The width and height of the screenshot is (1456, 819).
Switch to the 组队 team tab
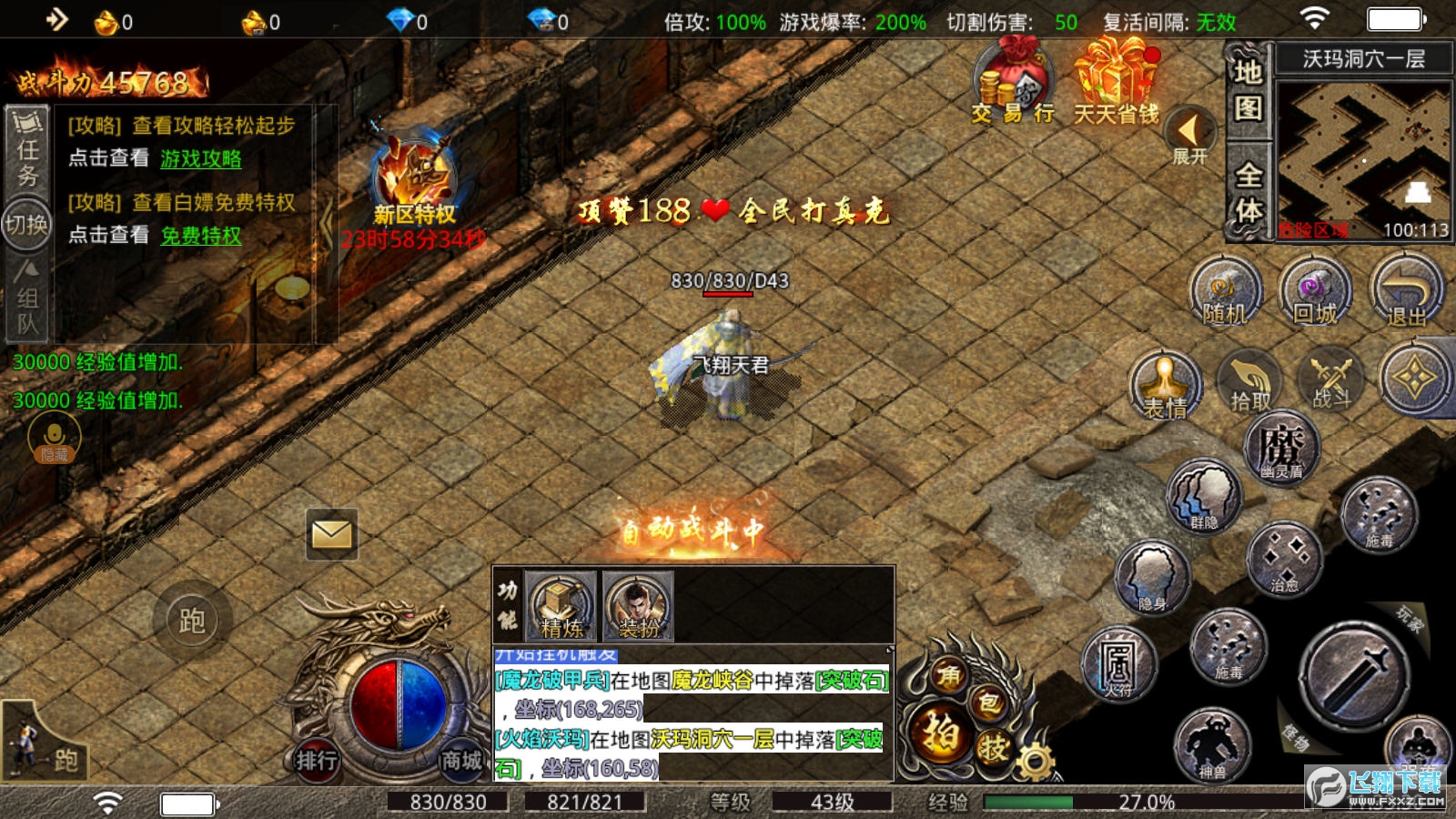(x=27, y=298)
